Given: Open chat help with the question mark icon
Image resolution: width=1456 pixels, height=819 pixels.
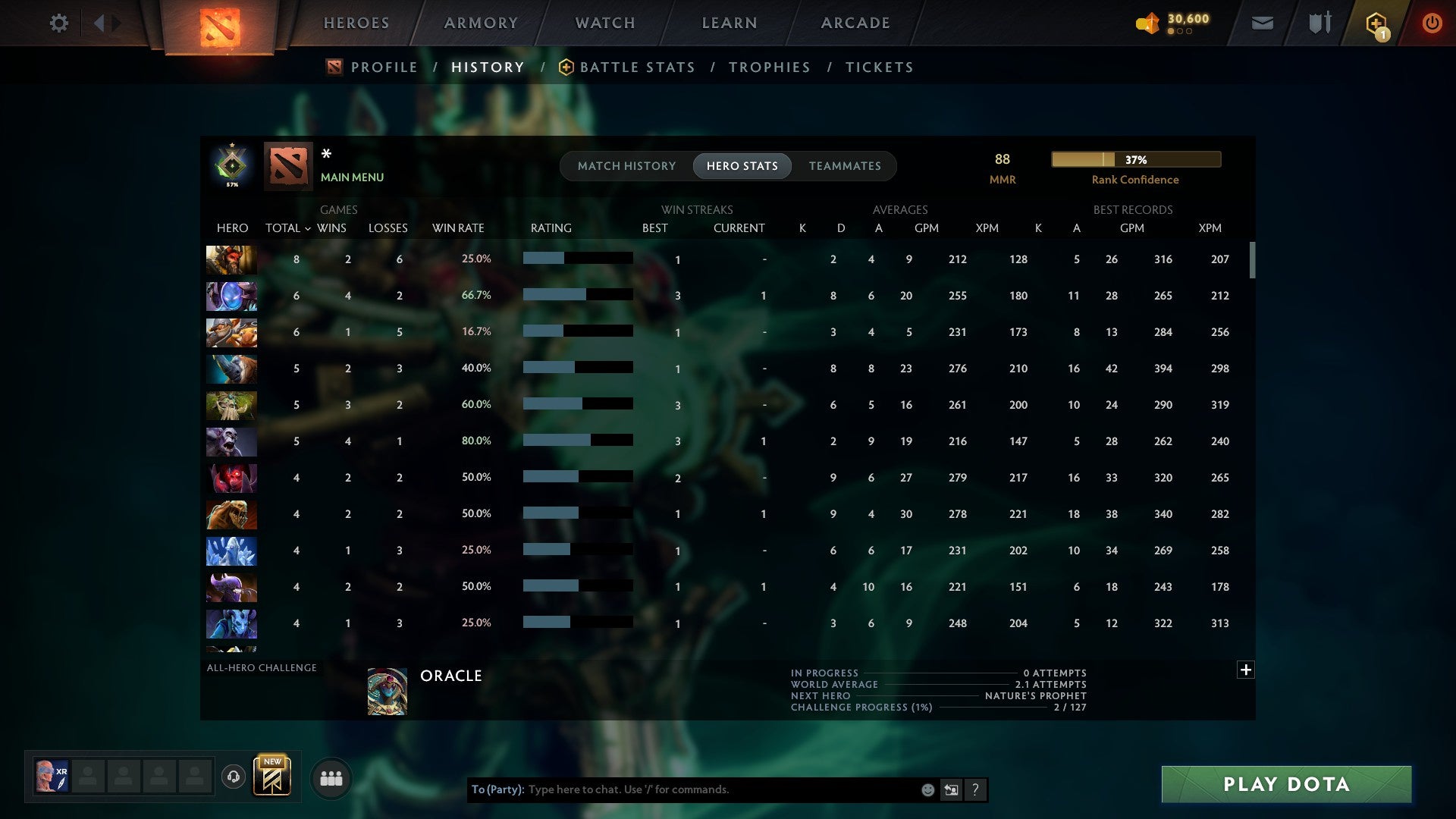Looking at the screenshot, I should pyautogui.click(x=975, y=789).
